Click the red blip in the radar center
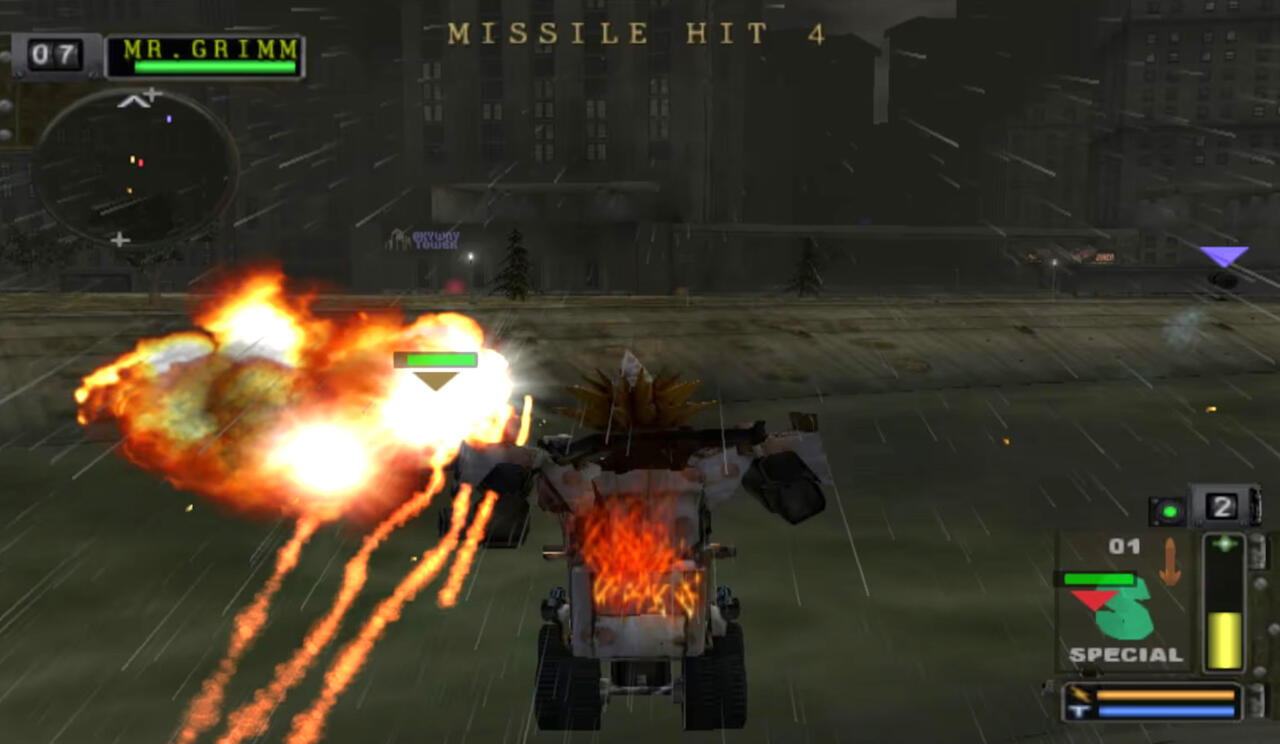This screenshot has height=744, width=1280. [x=141, y=164]
